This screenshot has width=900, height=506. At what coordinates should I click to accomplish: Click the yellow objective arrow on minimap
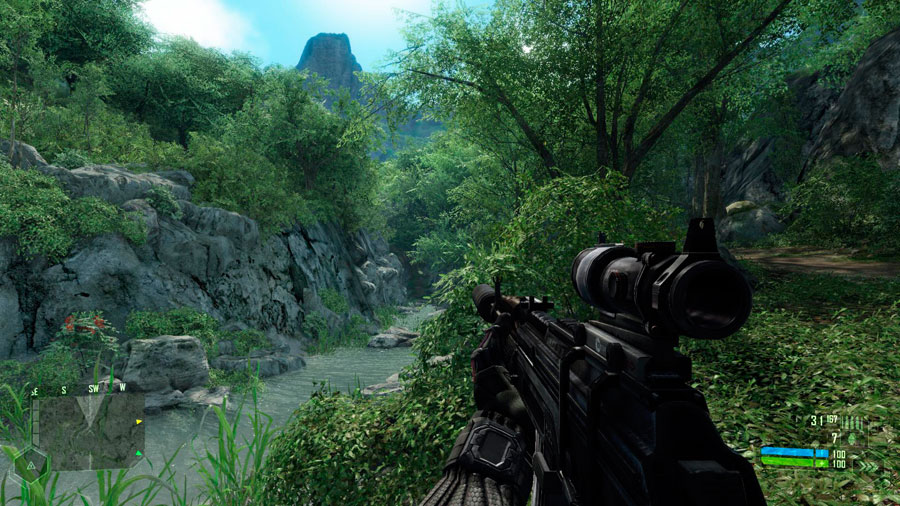139,421
